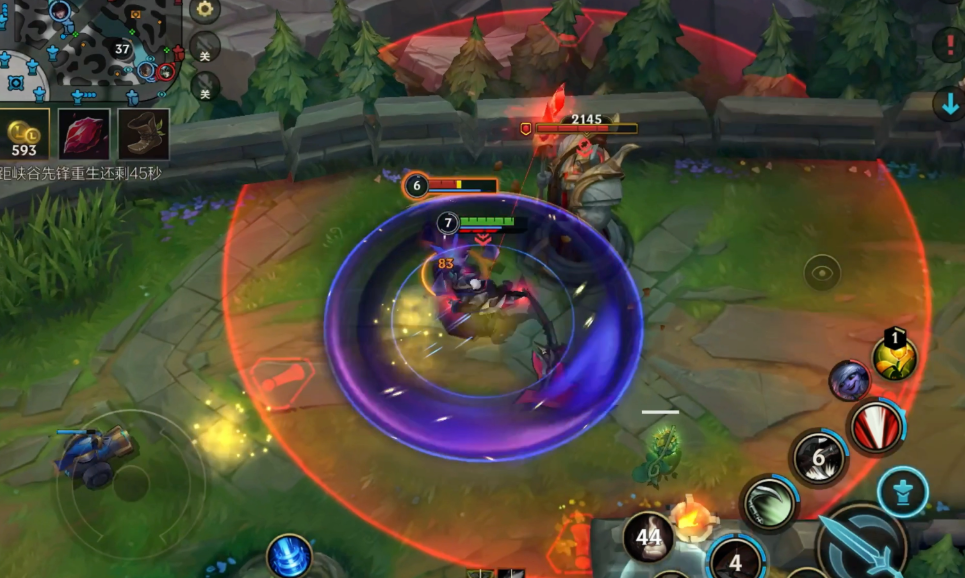Select the ability showing a 6 cooldown

pyautogui.click(x=818, y=458)
